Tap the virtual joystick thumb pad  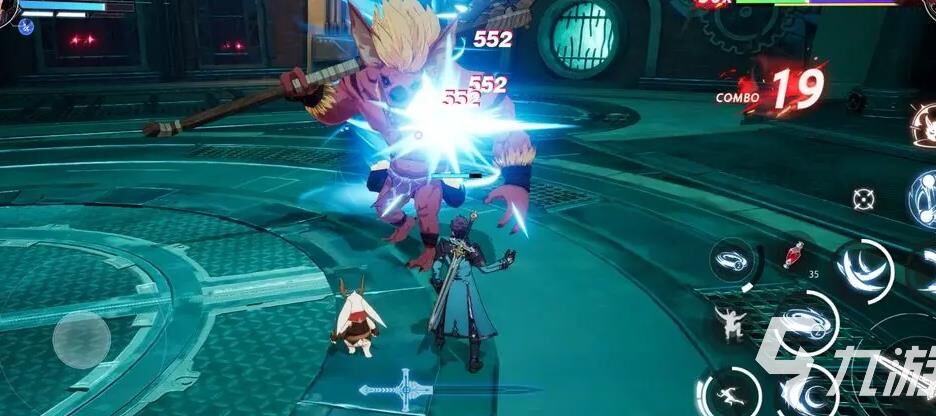(x=81, y=339)
